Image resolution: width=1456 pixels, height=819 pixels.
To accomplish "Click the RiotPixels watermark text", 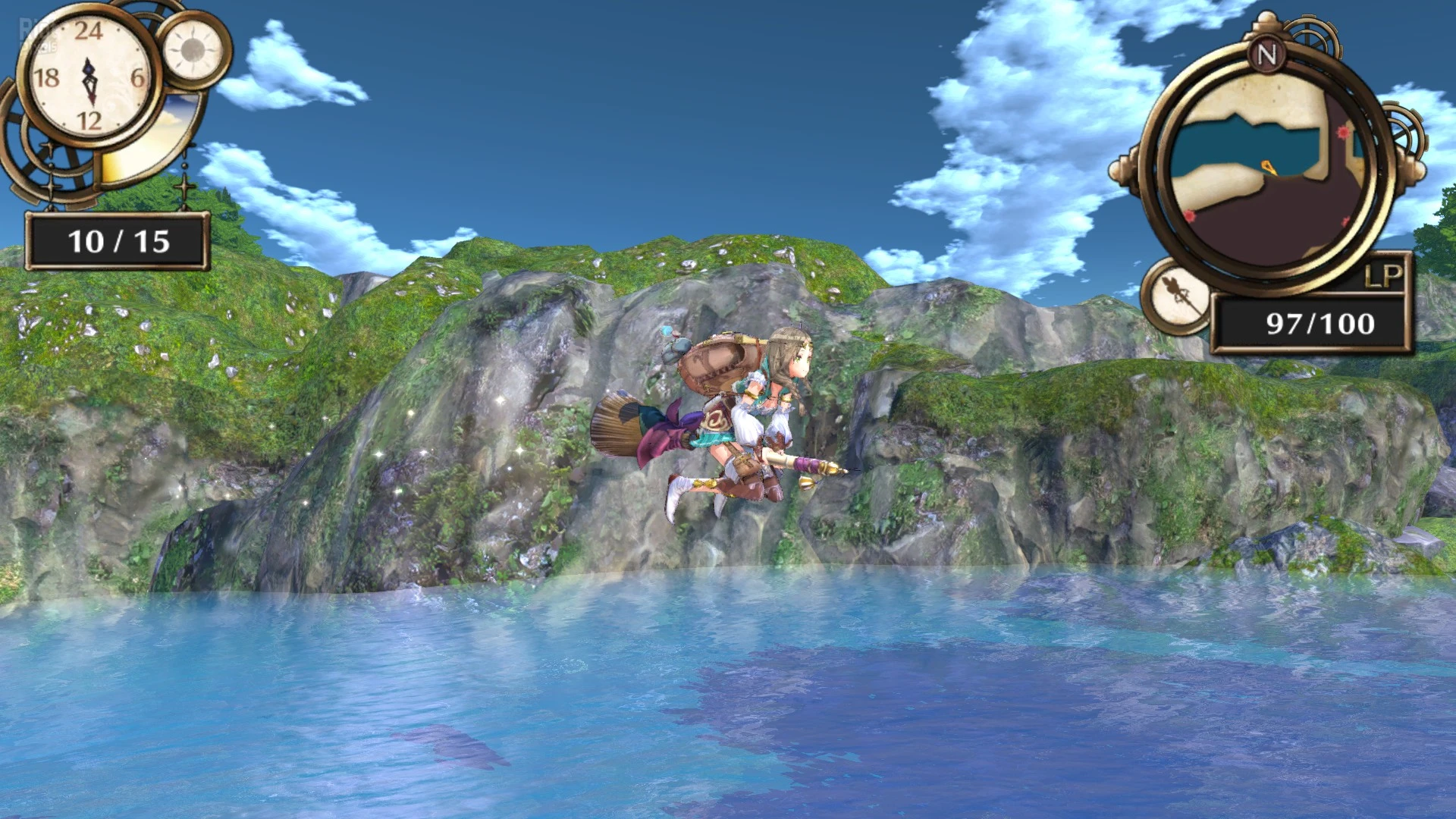I will [x=37, y=35].
